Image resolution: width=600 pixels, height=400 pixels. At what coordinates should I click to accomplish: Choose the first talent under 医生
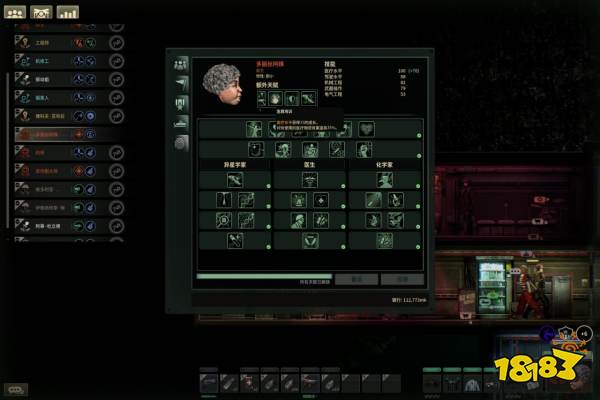309,179
